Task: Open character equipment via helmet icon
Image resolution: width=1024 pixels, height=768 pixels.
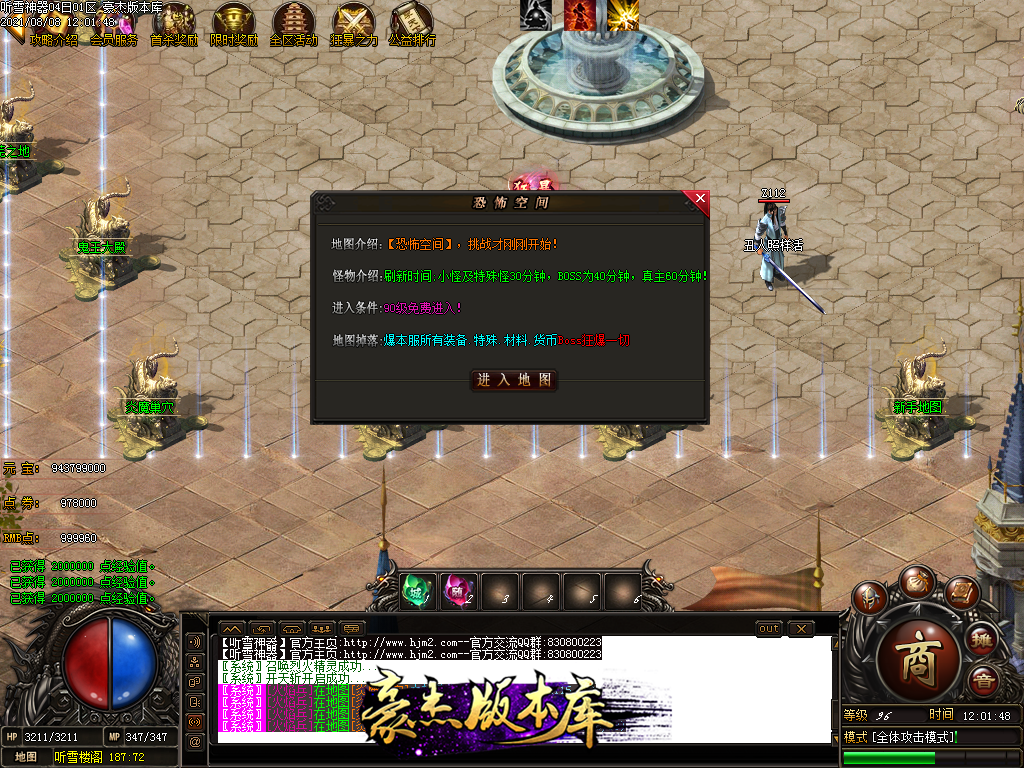Action: point(869,599)
